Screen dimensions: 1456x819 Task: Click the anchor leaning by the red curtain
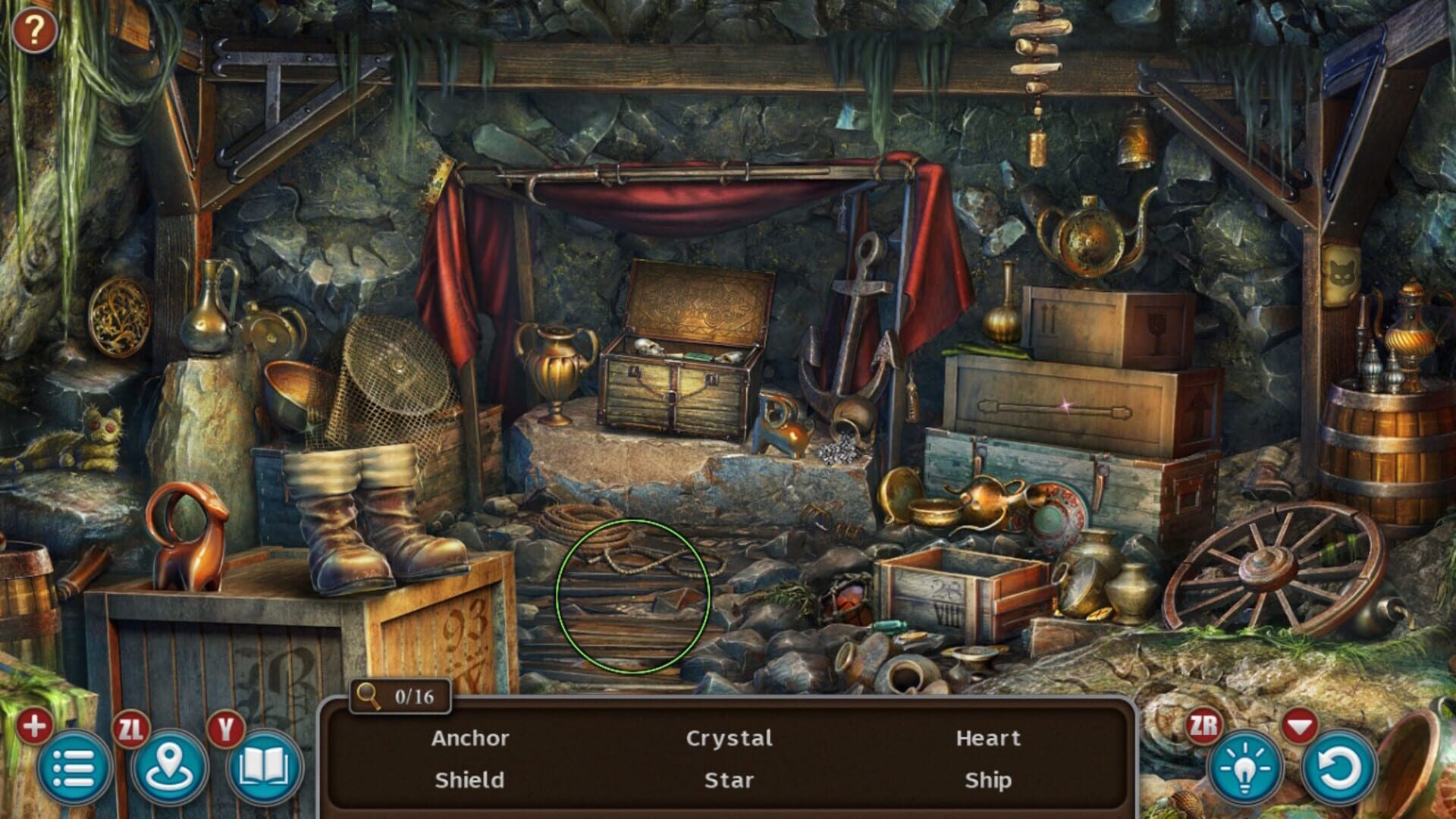pyautogui.click(x=855, y=326)
